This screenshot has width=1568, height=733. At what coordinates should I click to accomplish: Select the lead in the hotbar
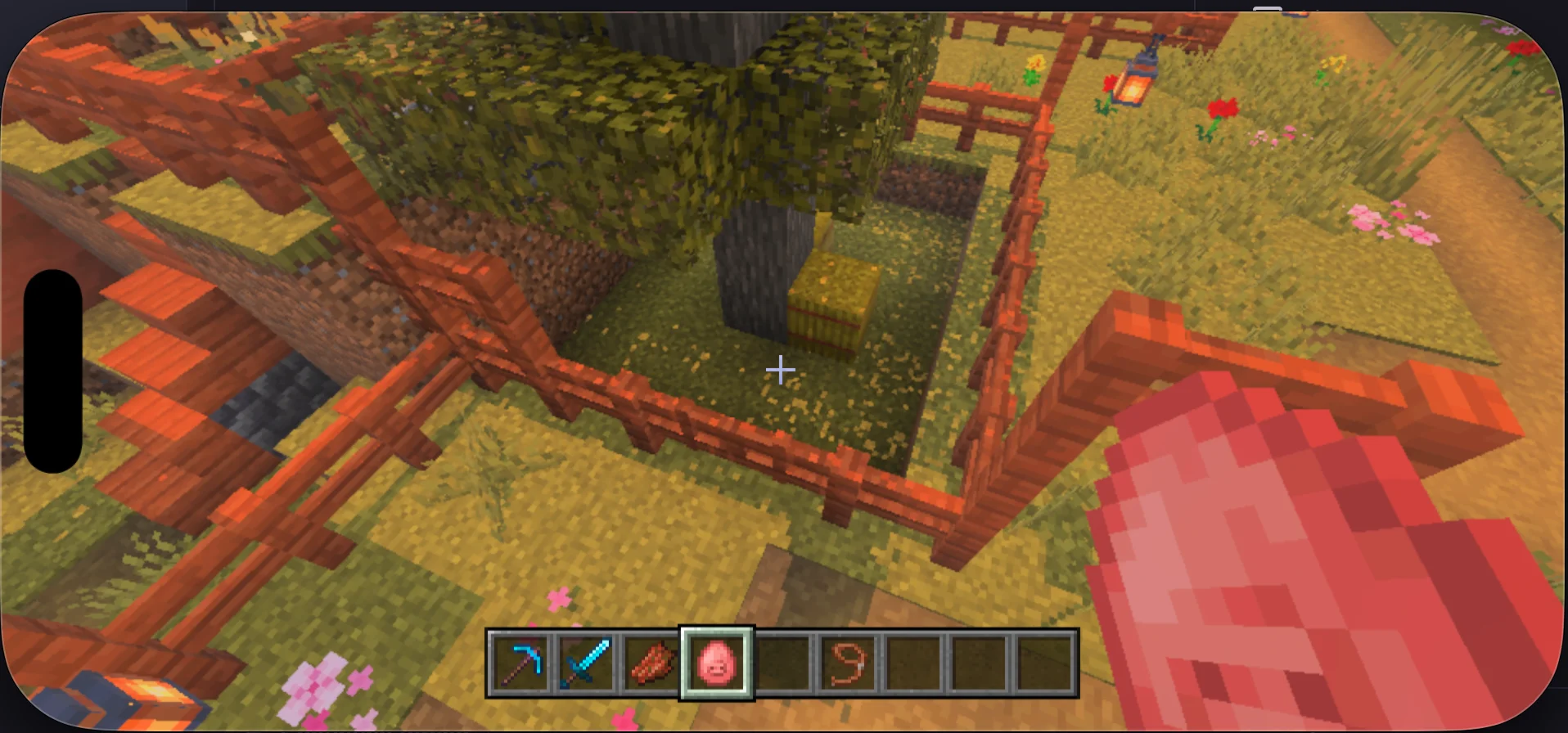pos(848,663)
